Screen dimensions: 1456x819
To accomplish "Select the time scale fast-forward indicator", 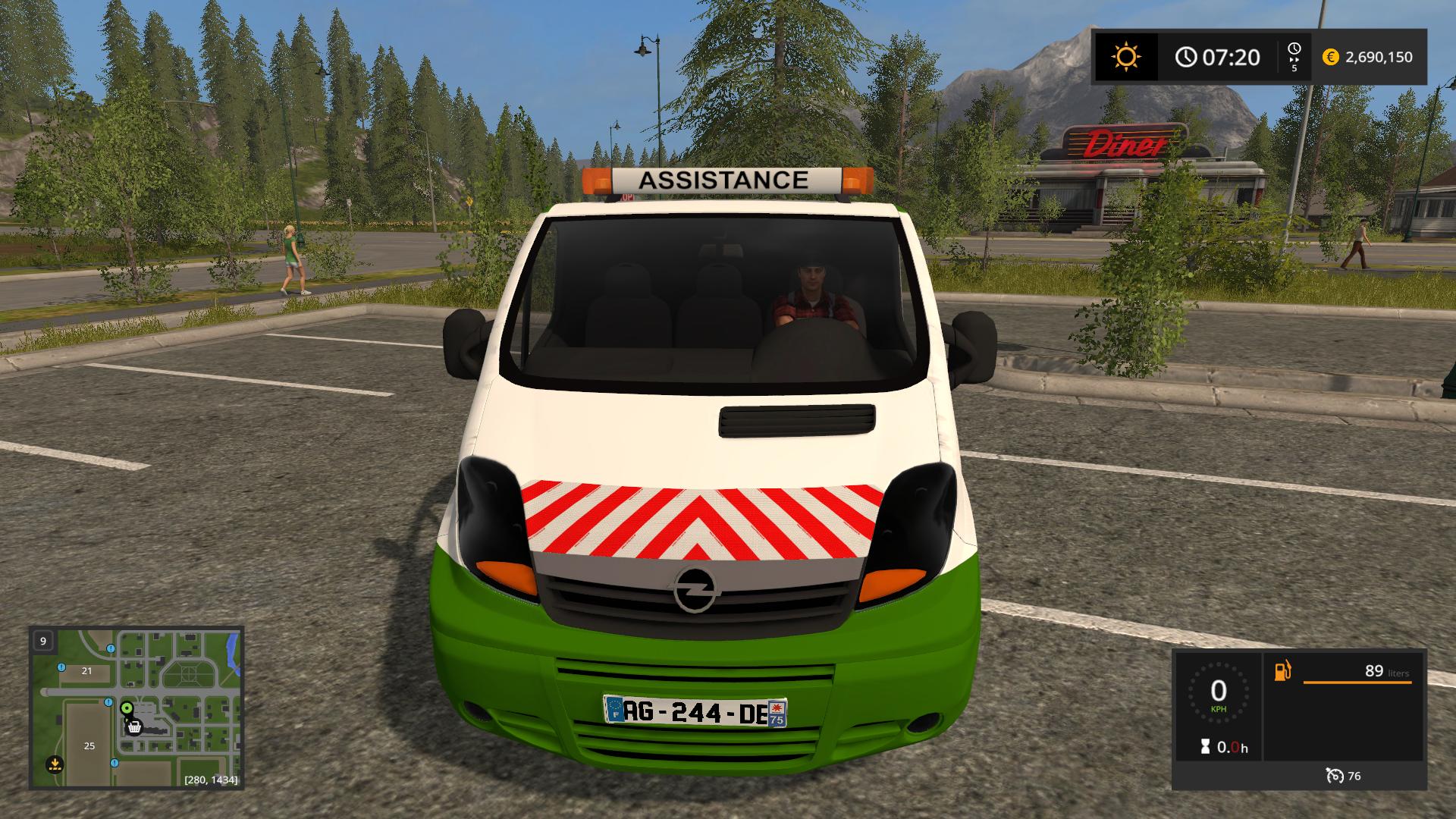I will (x=1294, y=57).
